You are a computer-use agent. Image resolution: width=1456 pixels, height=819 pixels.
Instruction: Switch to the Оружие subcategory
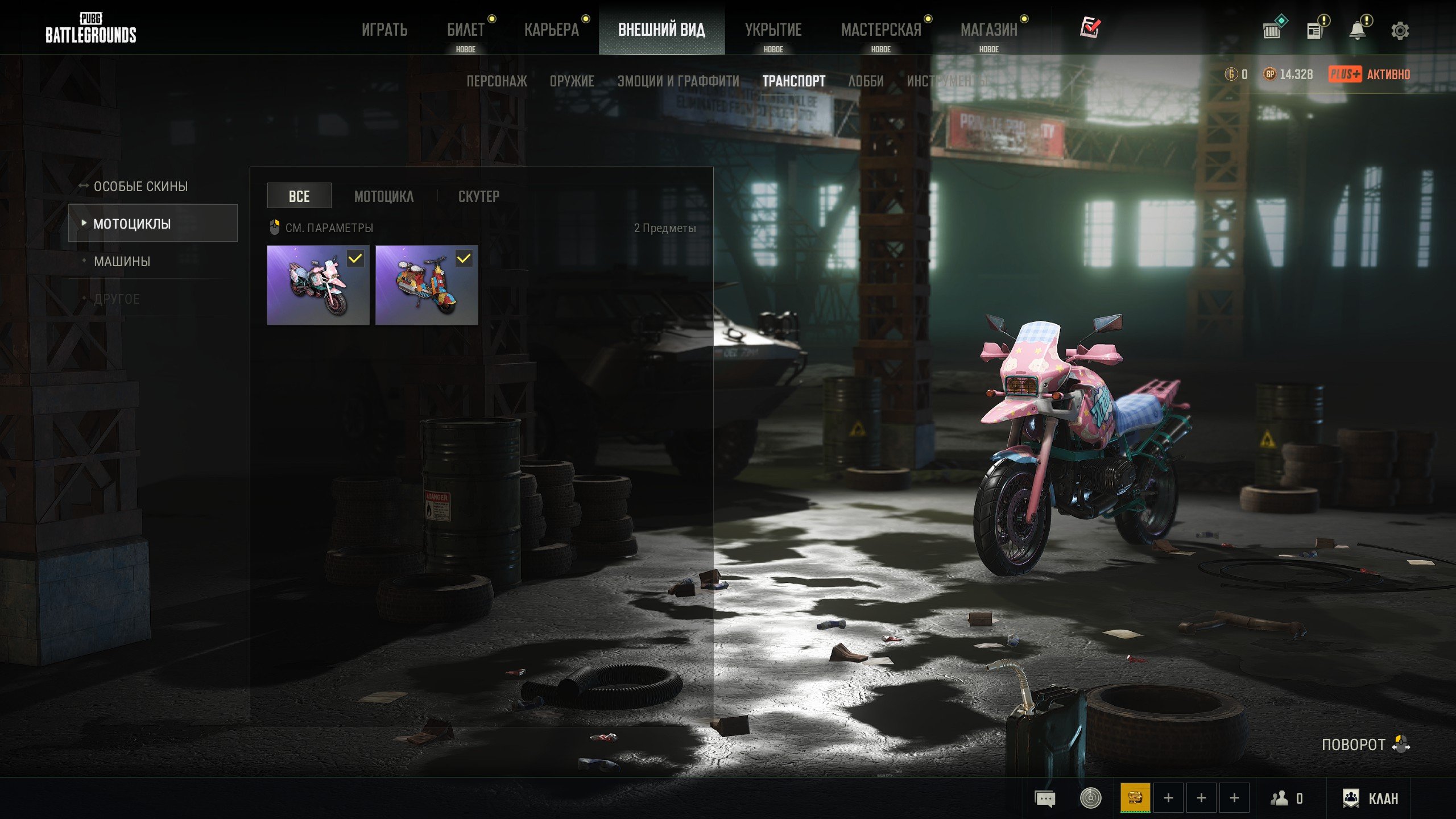572,81
